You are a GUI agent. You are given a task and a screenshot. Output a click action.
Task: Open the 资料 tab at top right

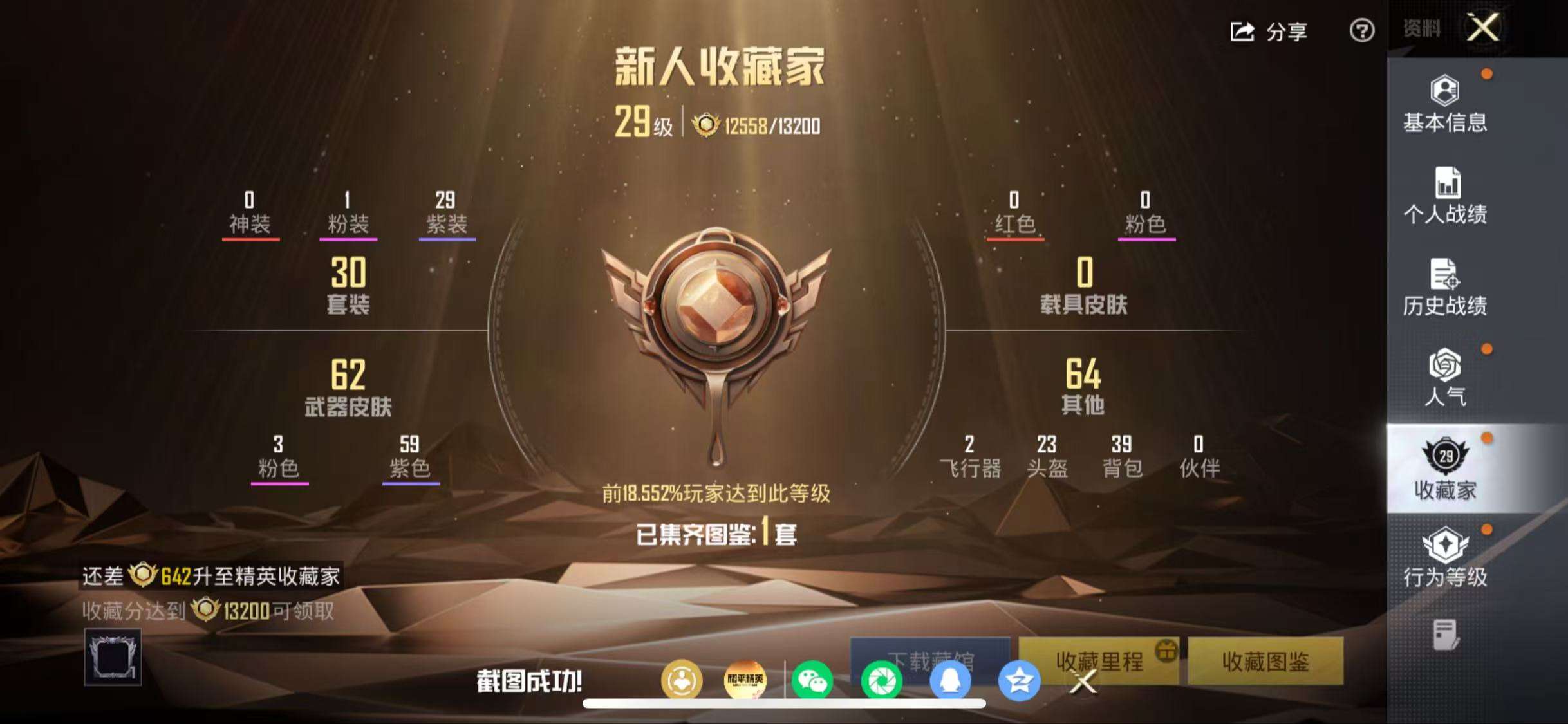tap(1423, 27)
